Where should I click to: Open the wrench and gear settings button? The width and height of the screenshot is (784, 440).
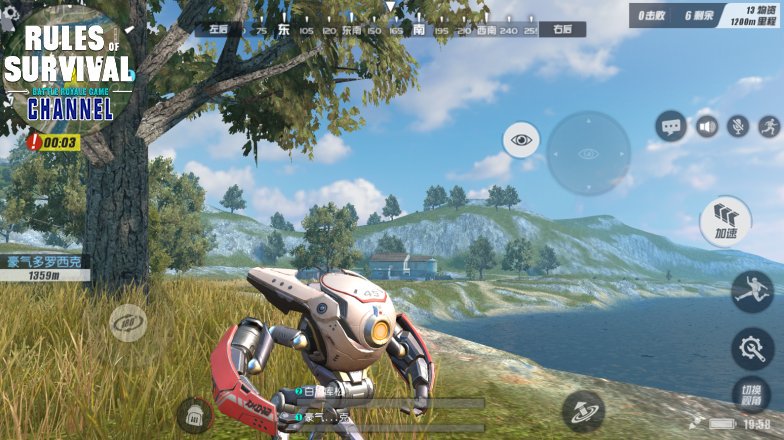(751, 347)
